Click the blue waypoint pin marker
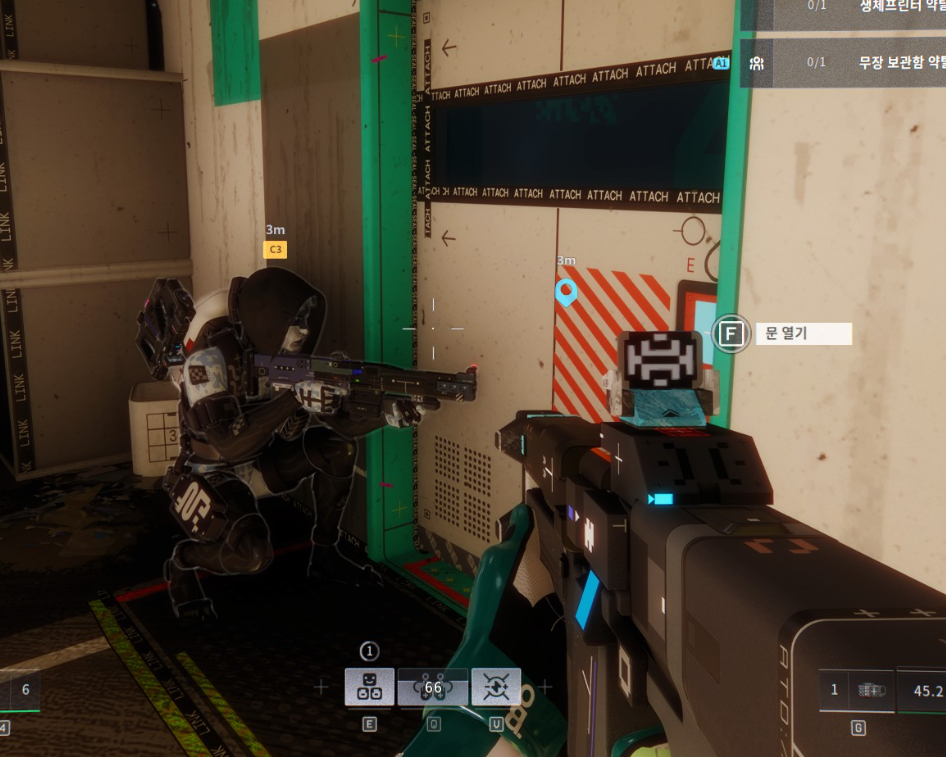 [566, 292]
